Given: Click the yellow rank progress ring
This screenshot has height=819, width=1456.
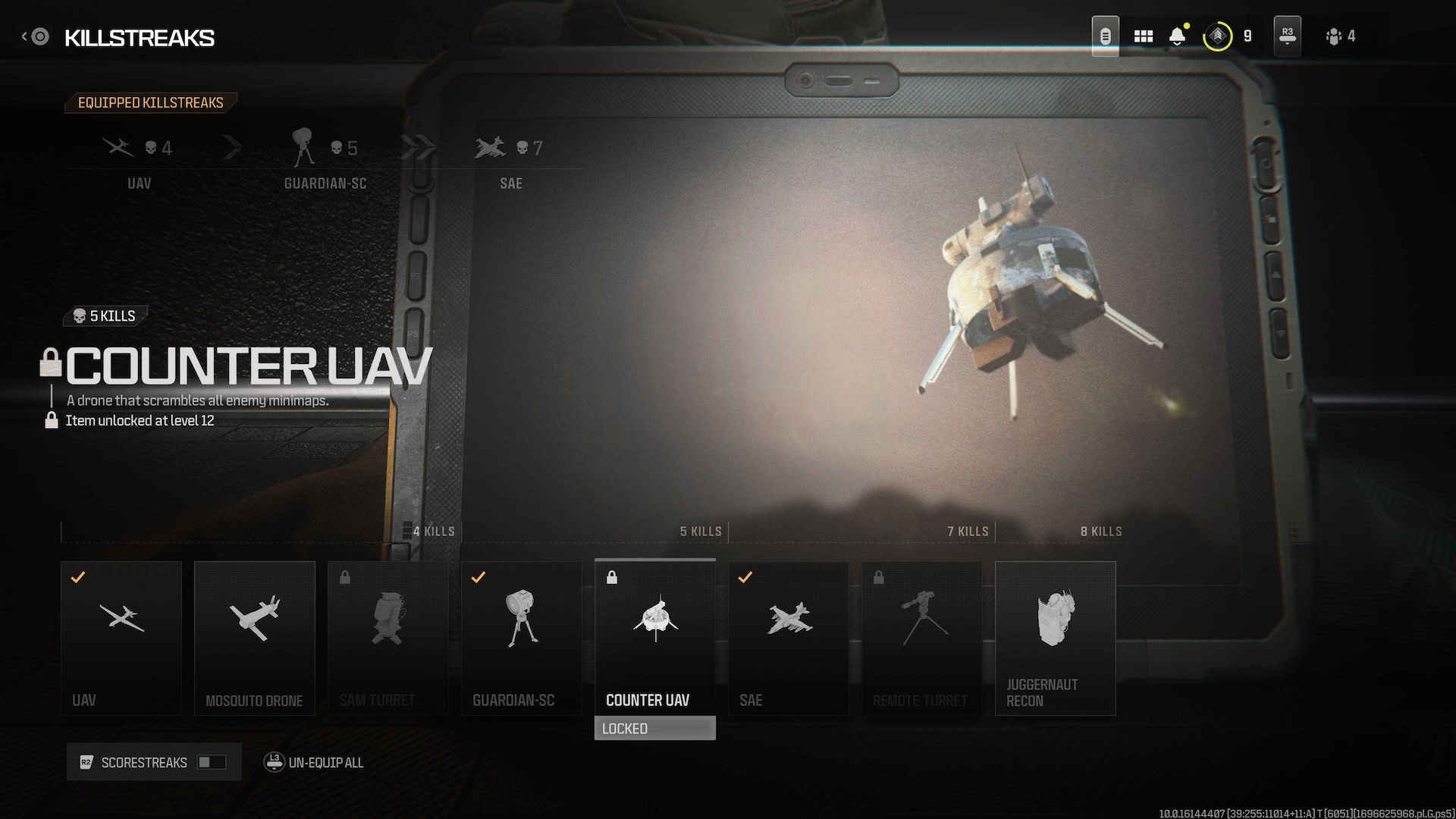Looking at the screenshot, I should [x=1217, y=36].
